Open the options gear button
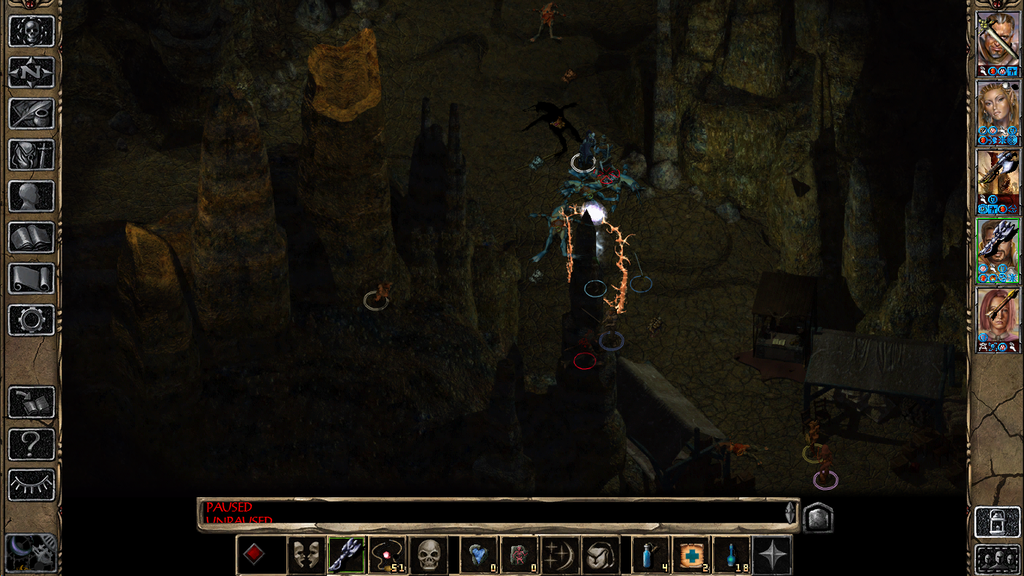The width and height of the screenshot is (1024, 576). (x=31, y=320)
